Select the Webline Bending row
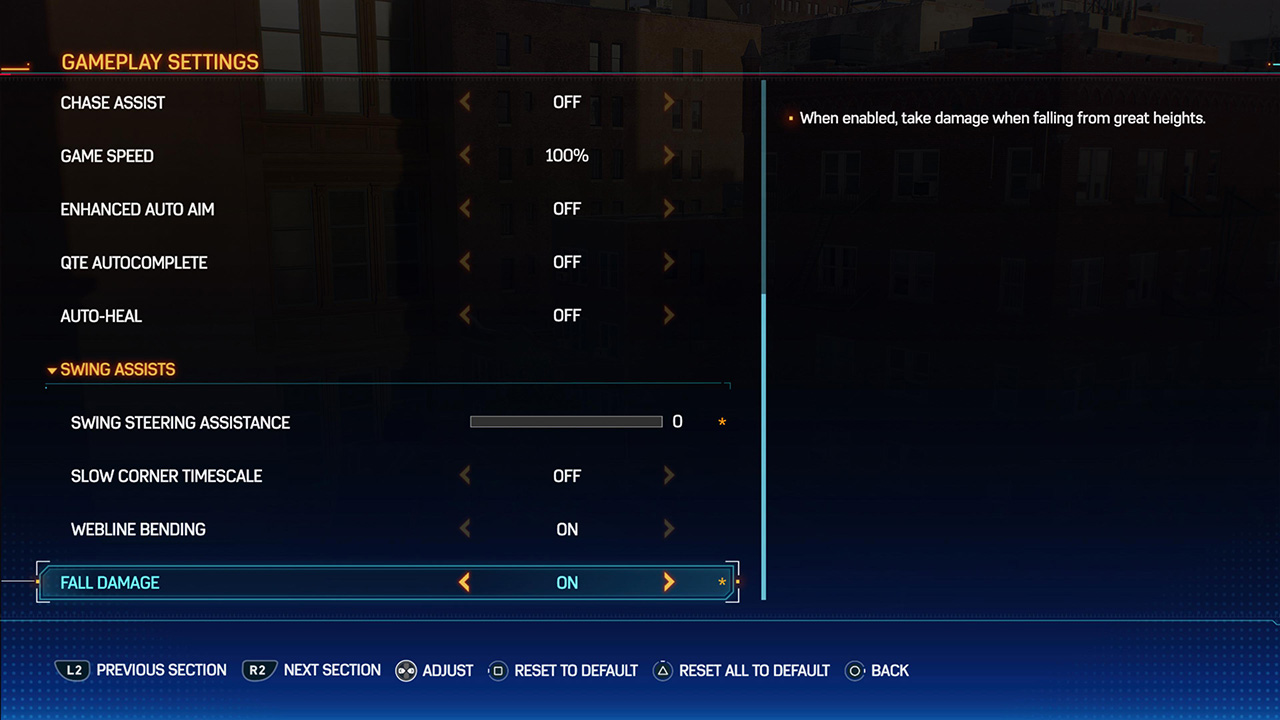 [138, 530]
